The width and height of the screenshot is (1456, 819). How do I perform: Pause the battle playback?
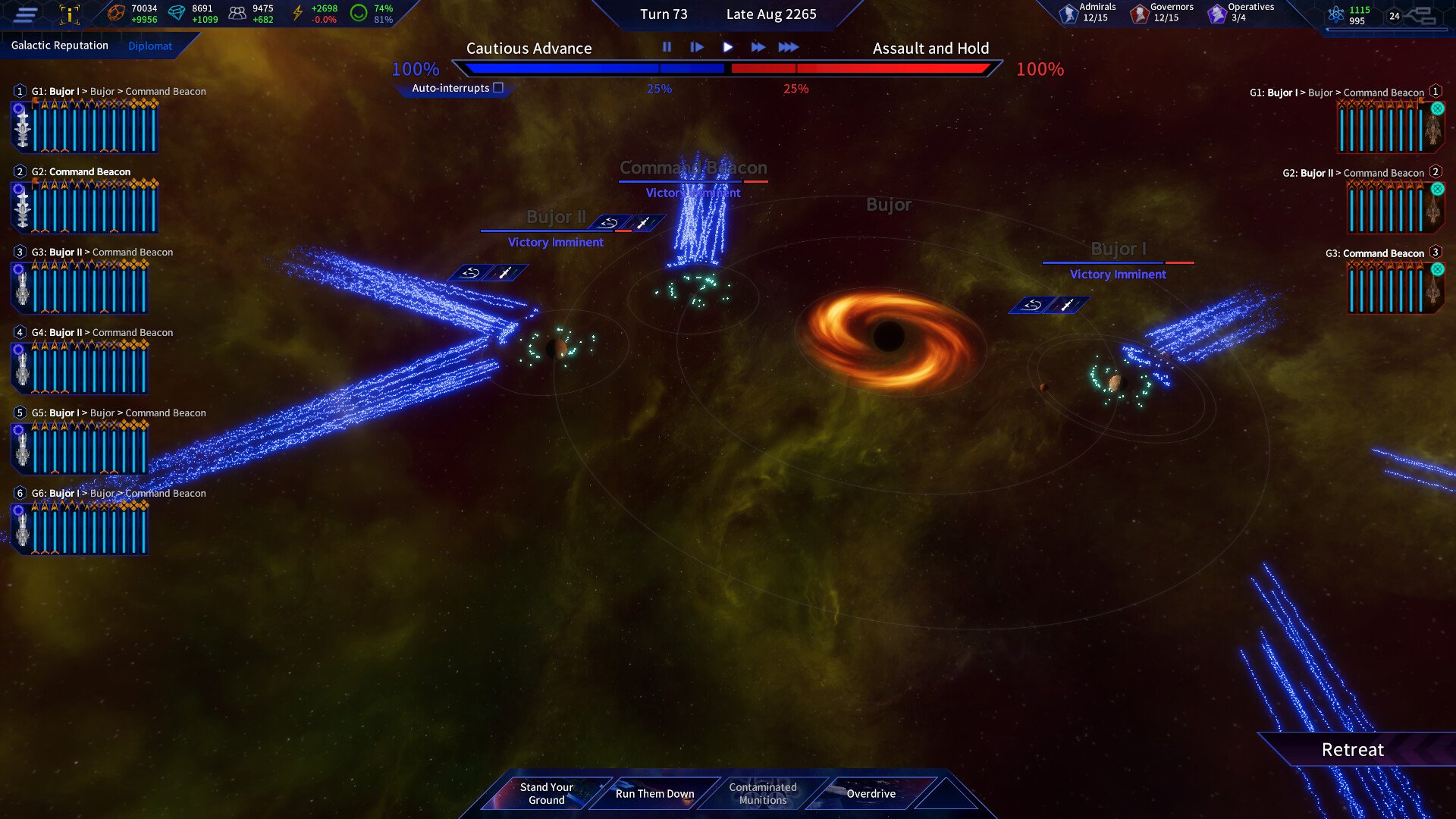667,47
